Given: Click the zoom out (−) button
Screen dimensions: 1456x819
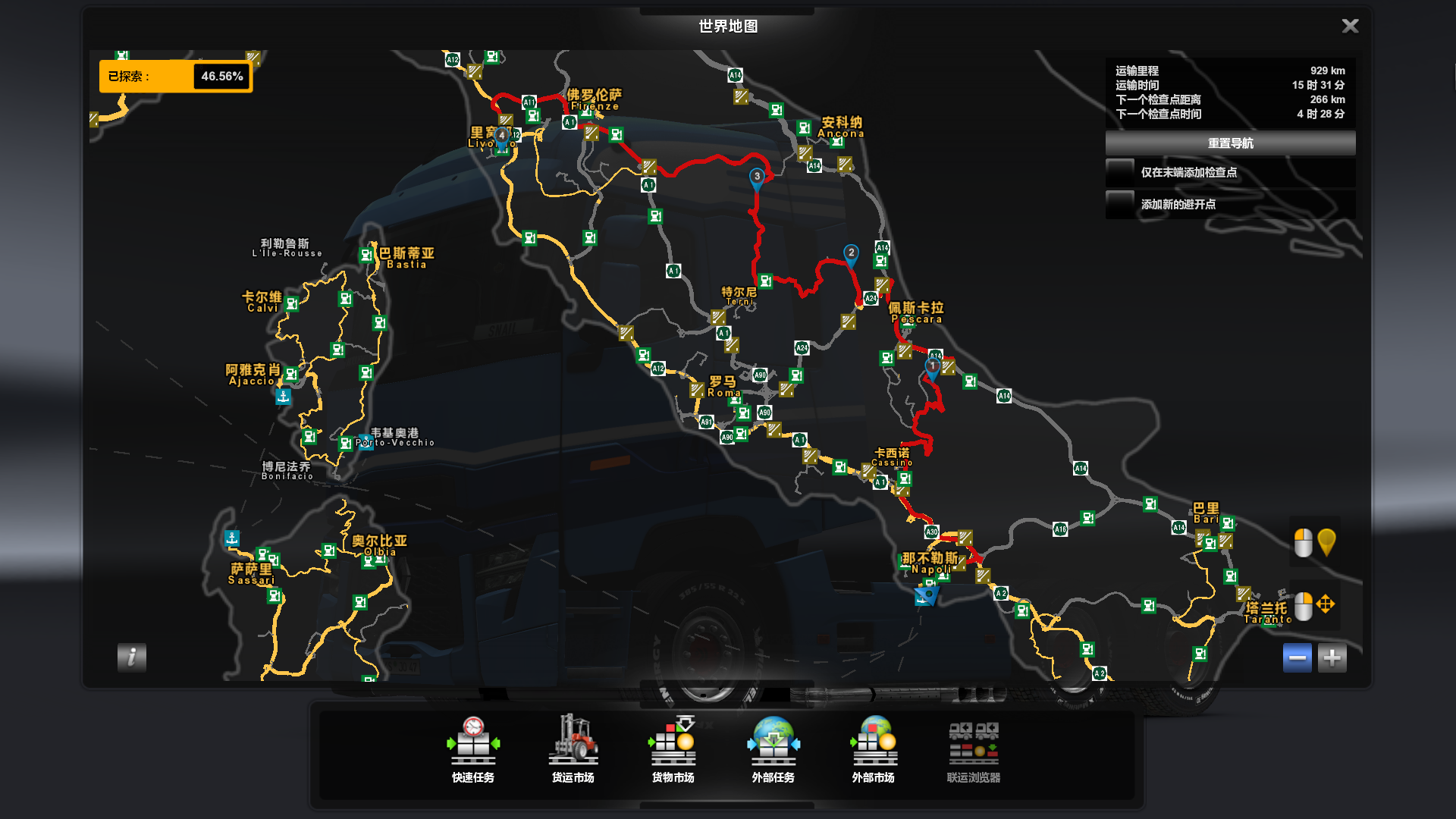Looking at the screenshot, I should (x=1298, y=657).
